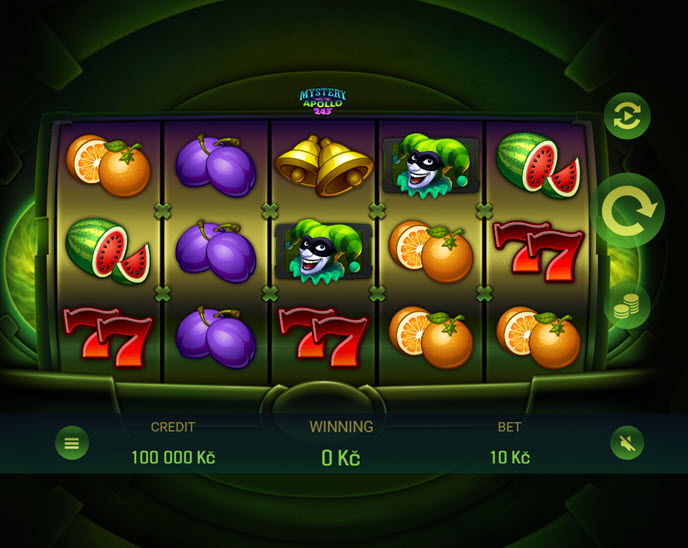688x548 pixels.
Task: Spin the reels with the large arrow button
Action: [x=631, y=210]
